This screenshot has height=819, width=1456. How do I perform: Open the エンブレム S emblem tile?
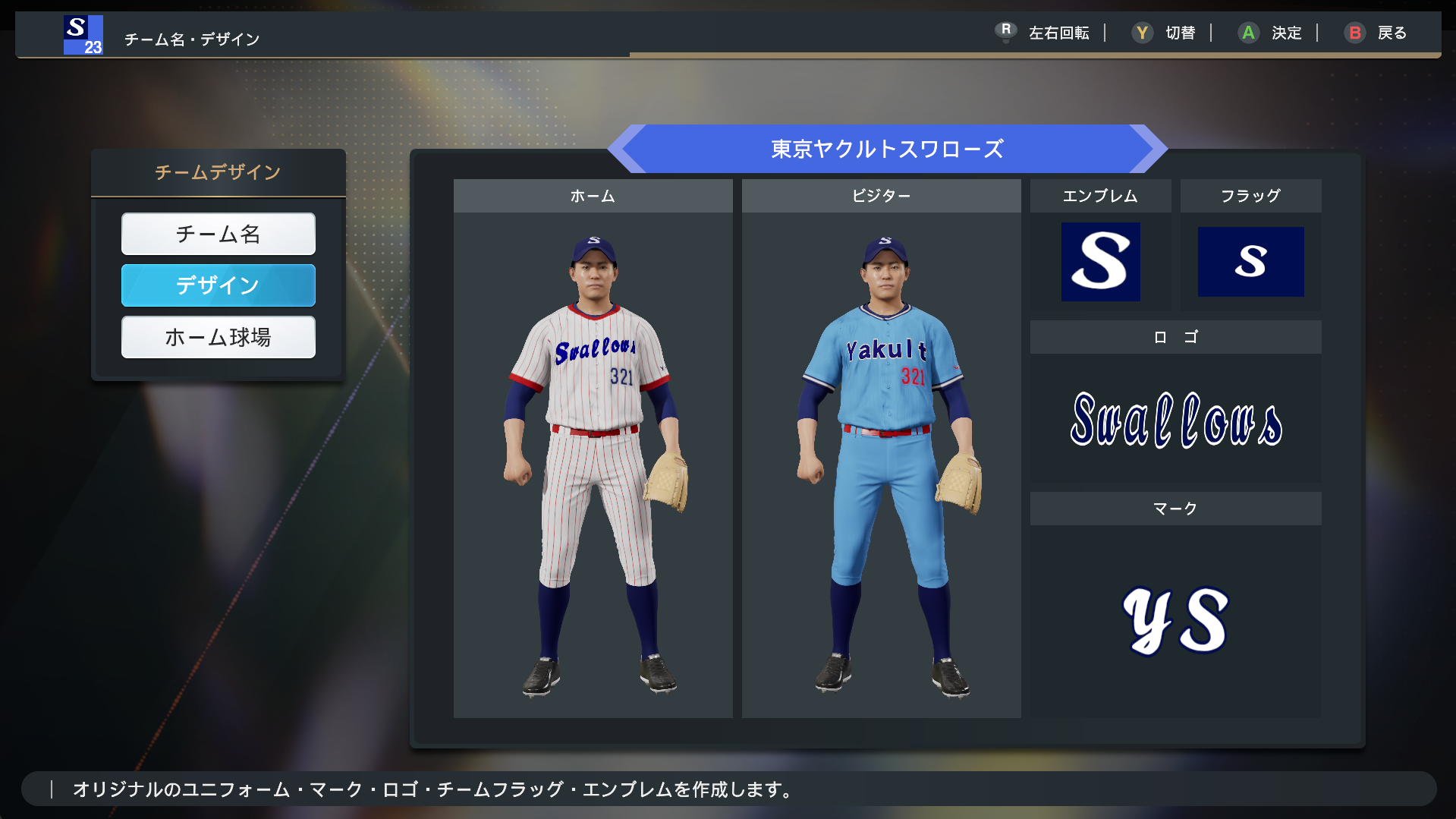(x=1100, y=261)
